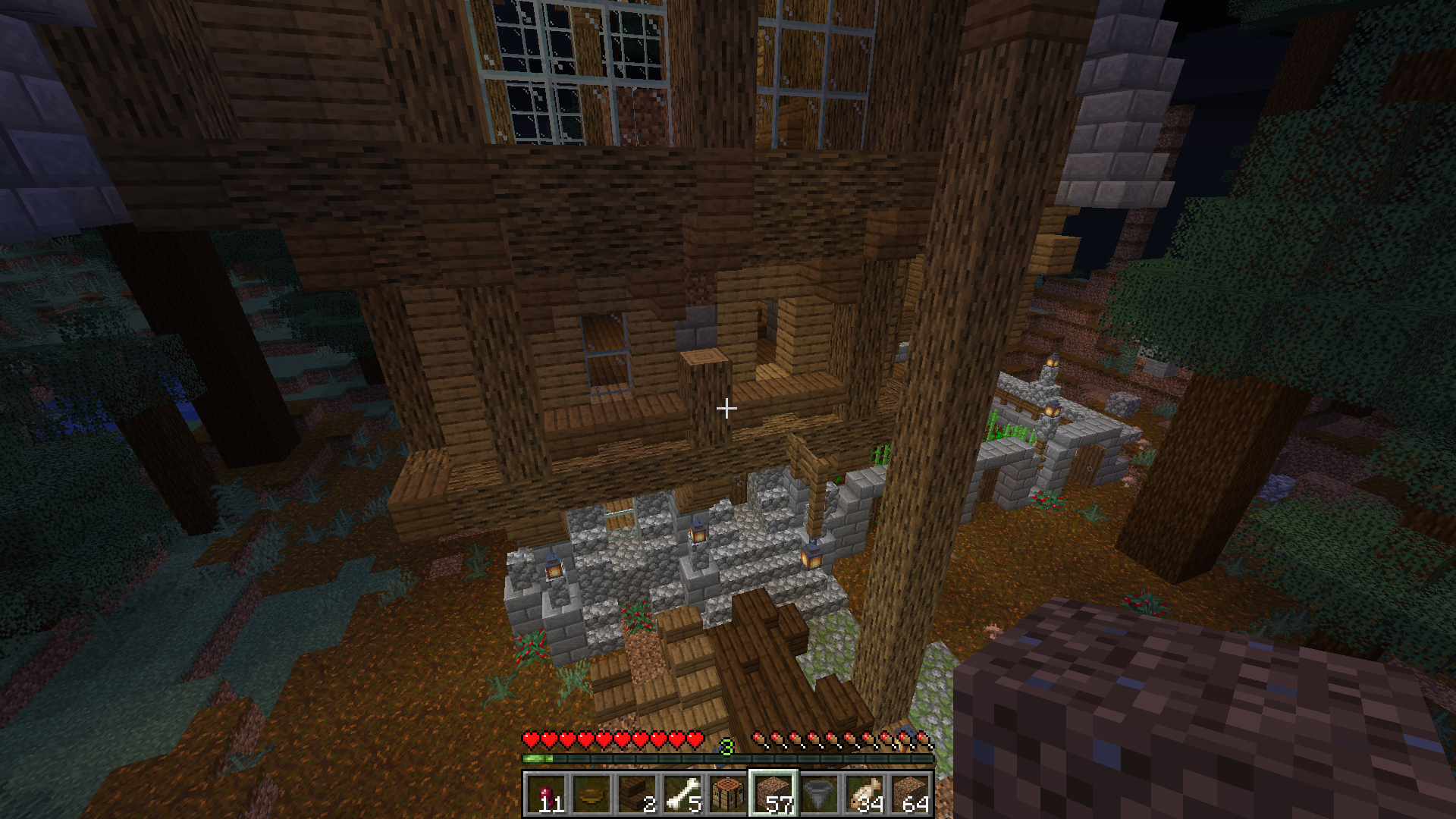Select the fish stack of 34
Image resolution: width=1456 pixels, height=819 pixels.
(x=864, y=794)
